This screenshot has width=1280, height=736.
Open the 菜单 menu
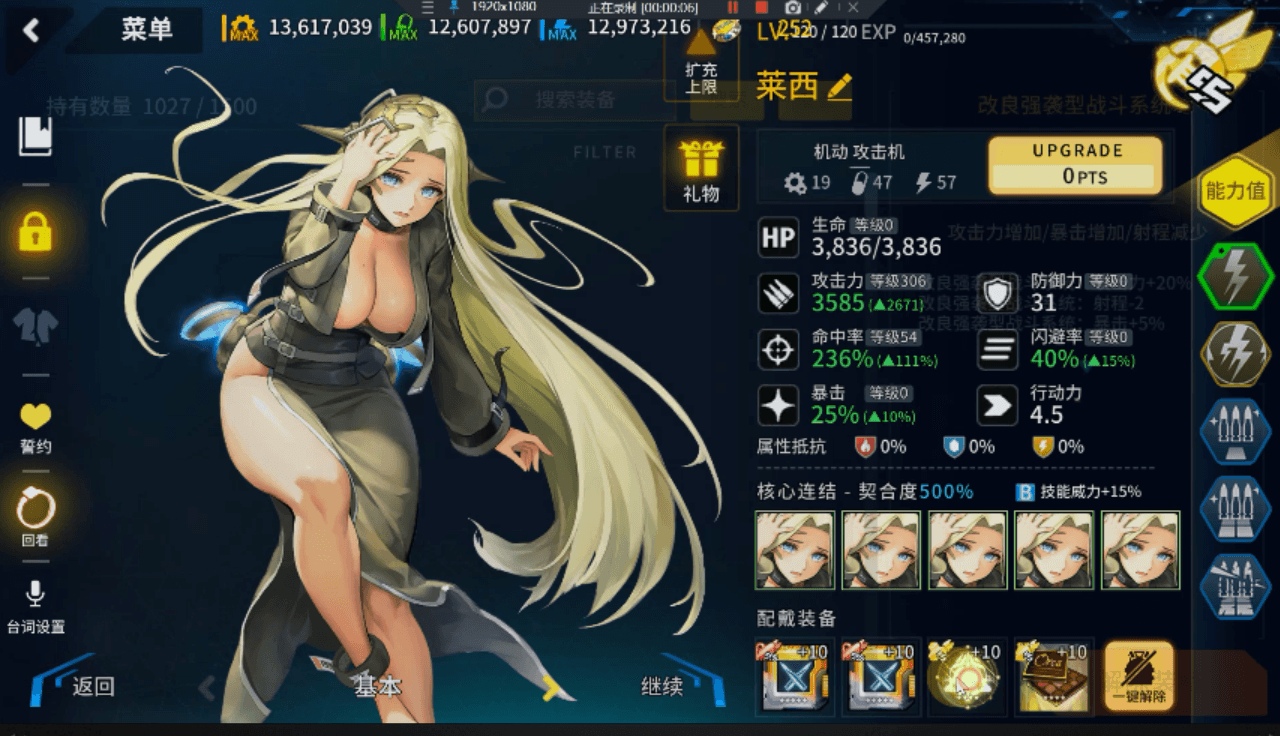(x=147, y=30)
